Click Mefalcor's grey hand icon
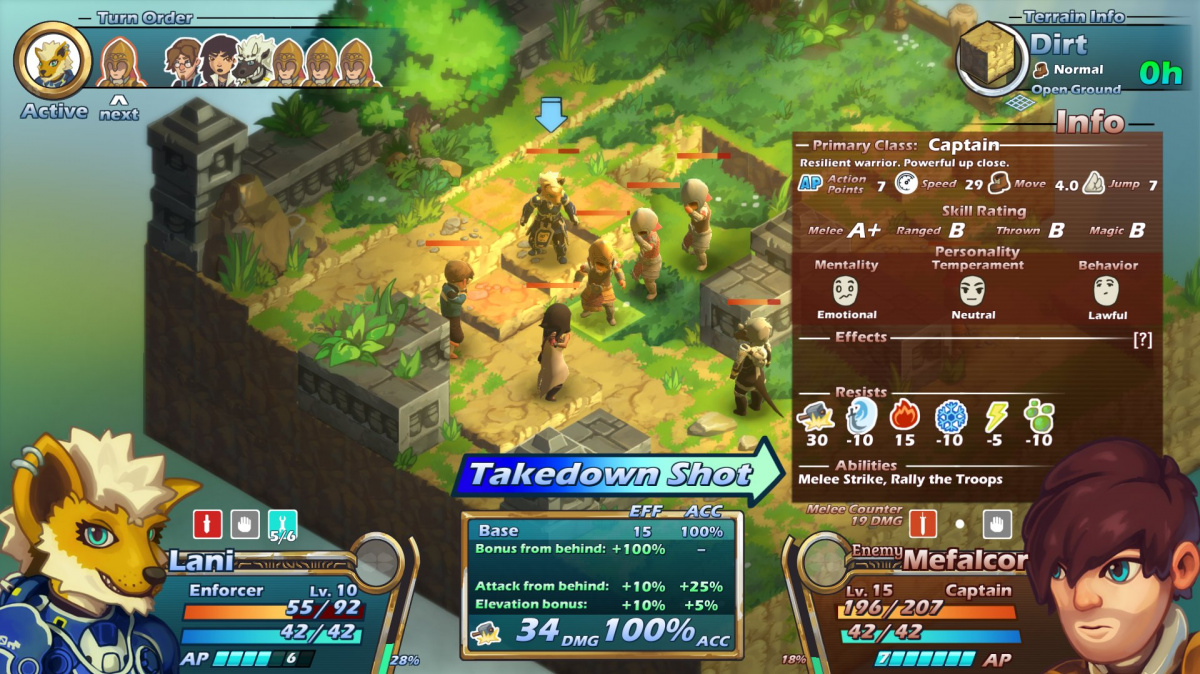1200x674 pixels. pos(997,523)
